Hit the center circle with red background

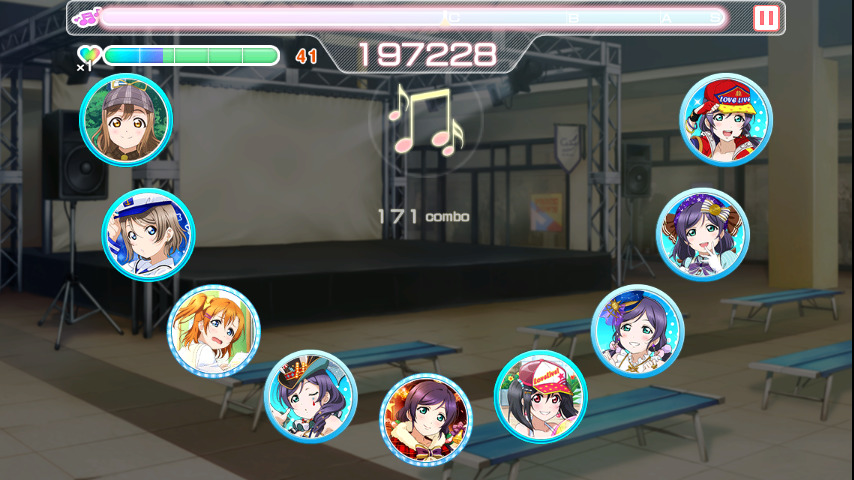(x=426, y=419)
